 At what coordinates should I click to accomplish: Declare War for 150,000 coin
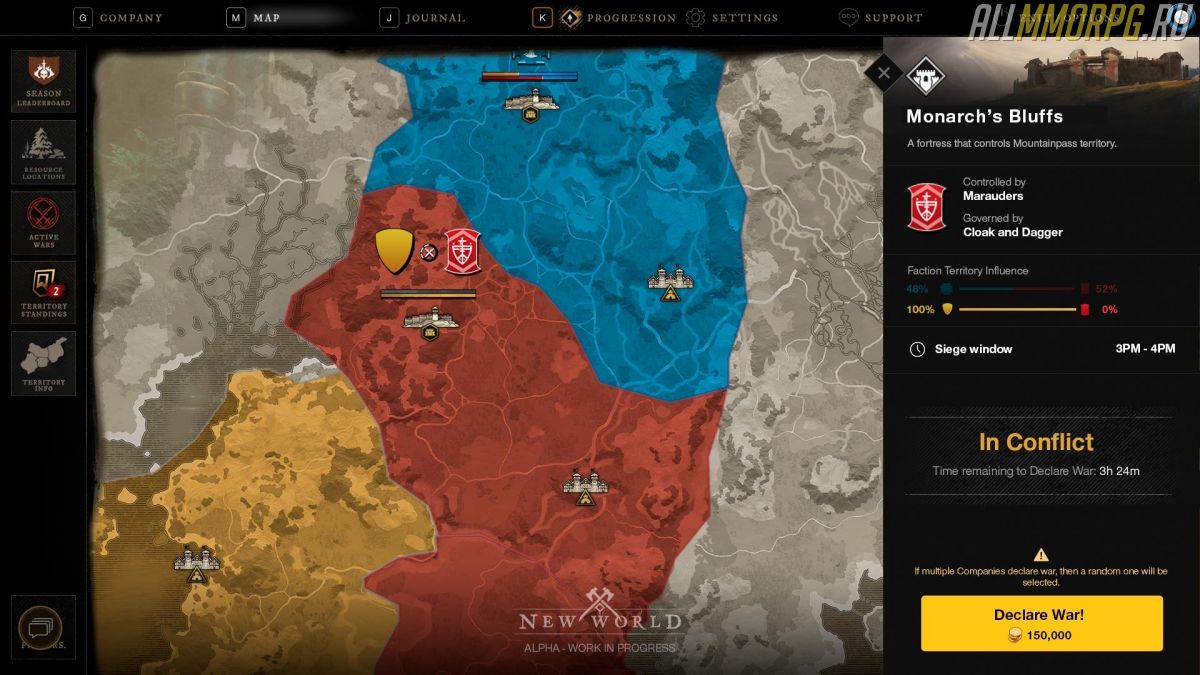(x=1041, y=623)
